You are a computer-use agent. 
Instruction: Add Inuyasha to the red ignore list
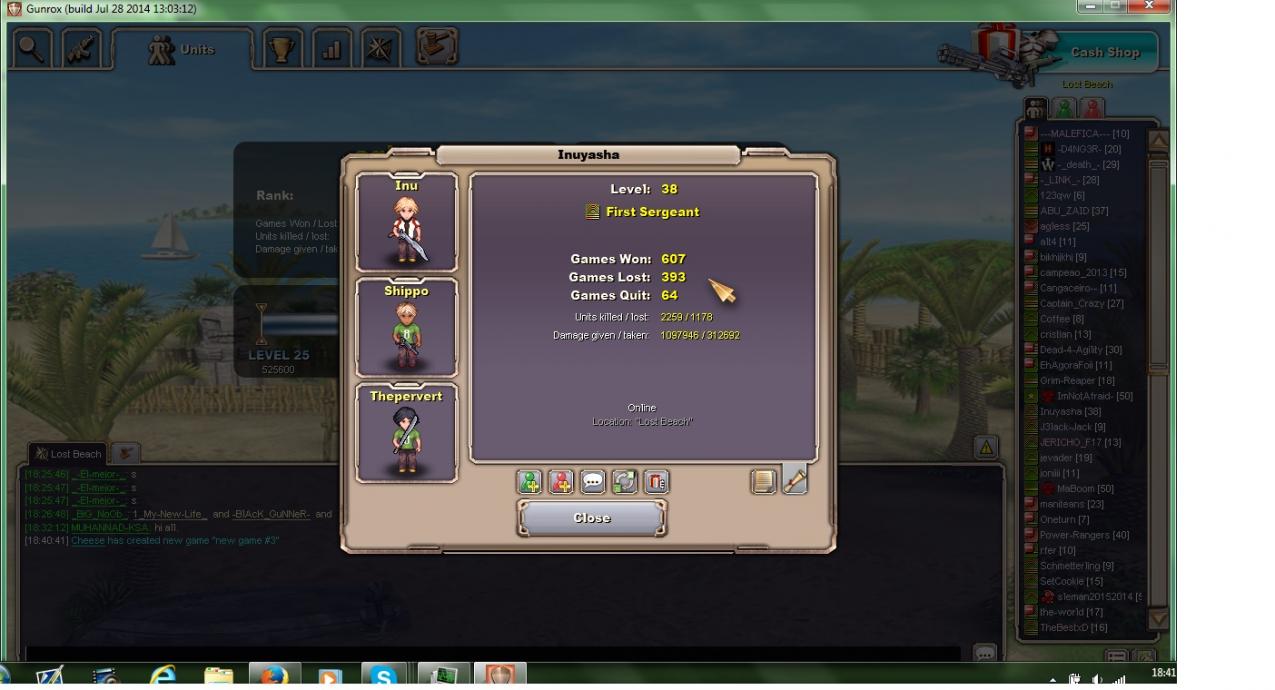click(x=561, y=482)
